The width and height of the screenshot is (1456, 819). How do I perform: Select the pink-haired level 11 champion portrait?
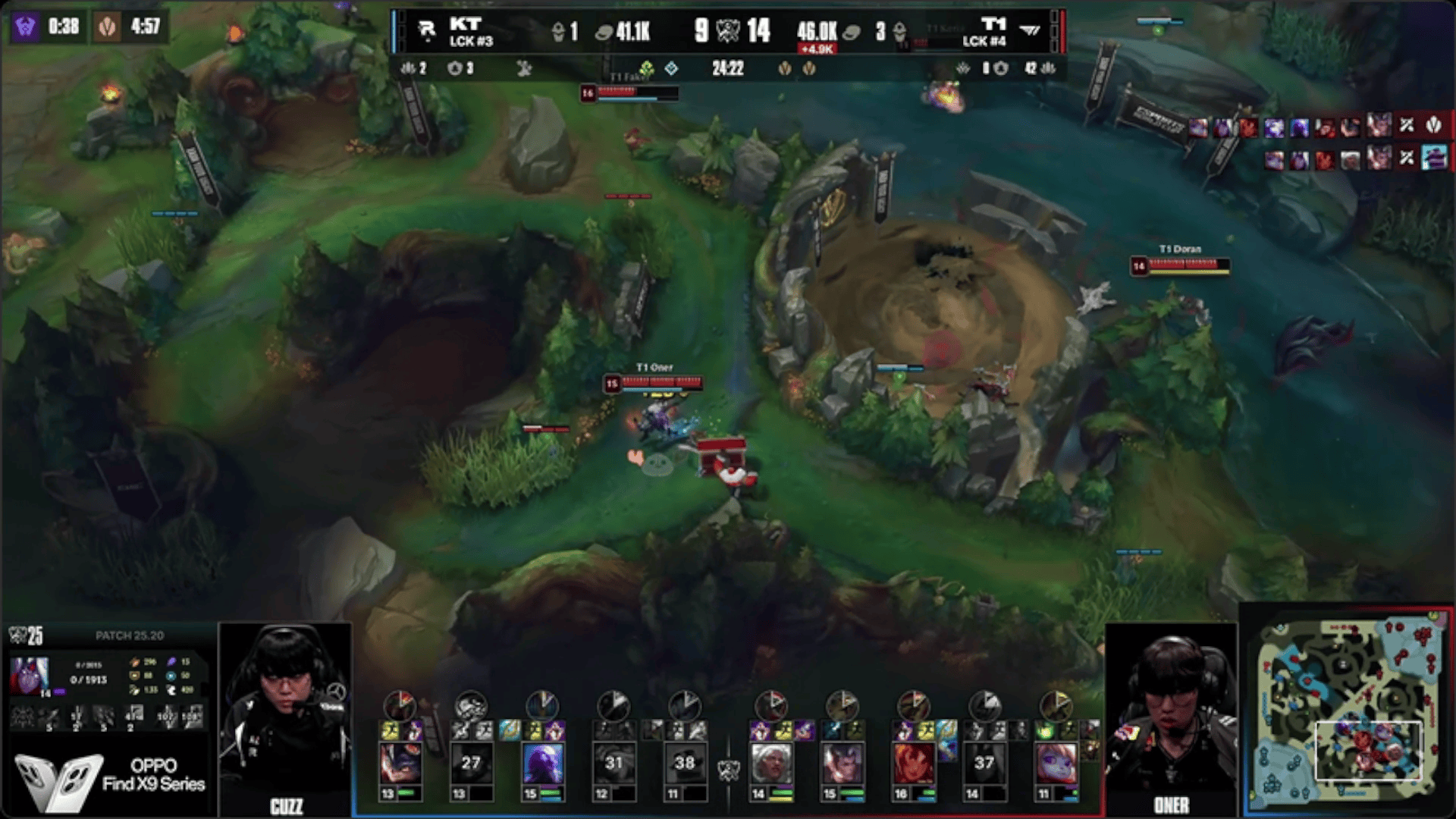[x=1055, y=762]
